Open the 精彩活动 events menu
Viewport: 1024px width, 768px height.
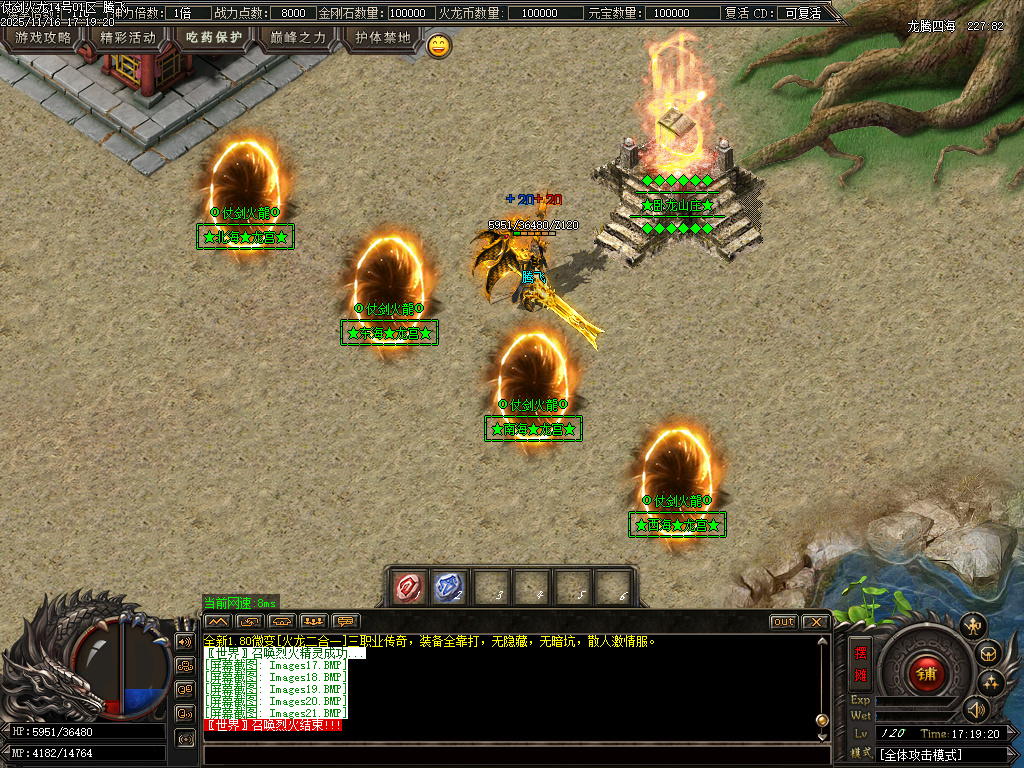[128, 38]
